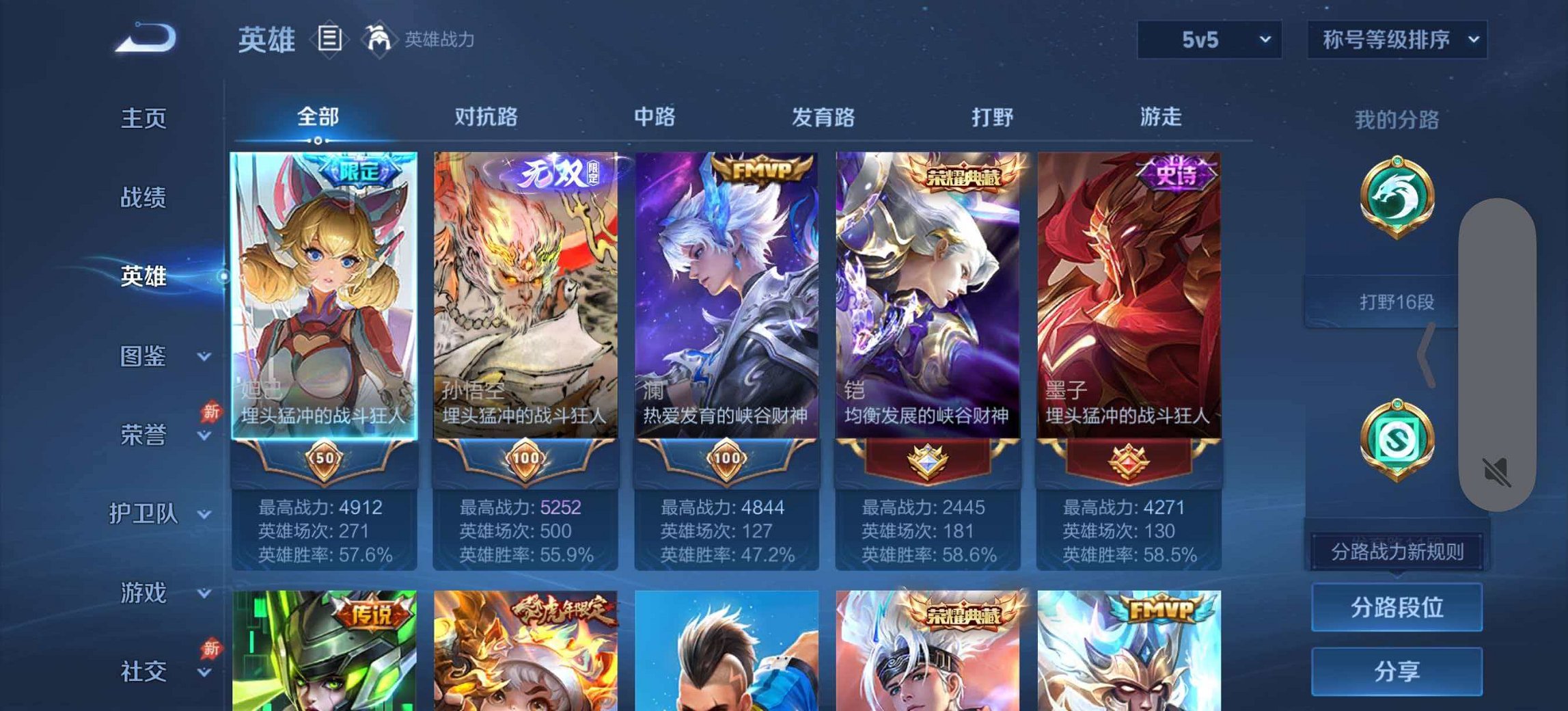The height and width of the screenshot is (711, 1568).
Task: Click the document list icon beside 英雄 title
Action: point(330,39)
